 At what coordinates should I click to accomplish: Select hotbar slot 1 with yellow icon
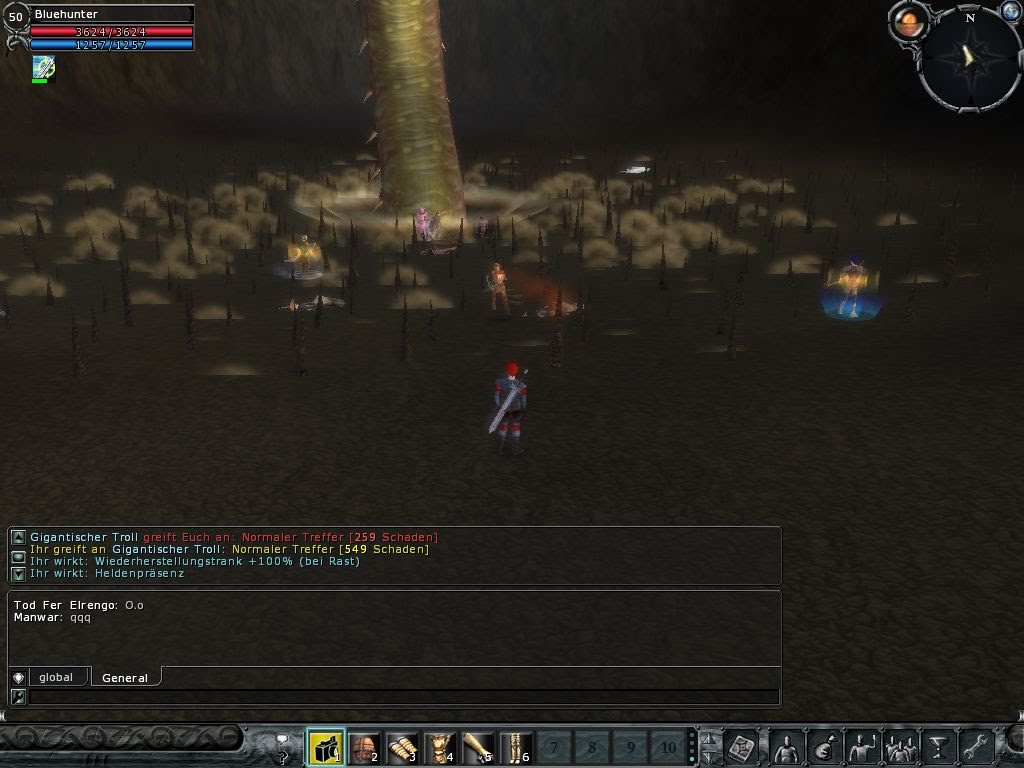(x=325, y=747)
